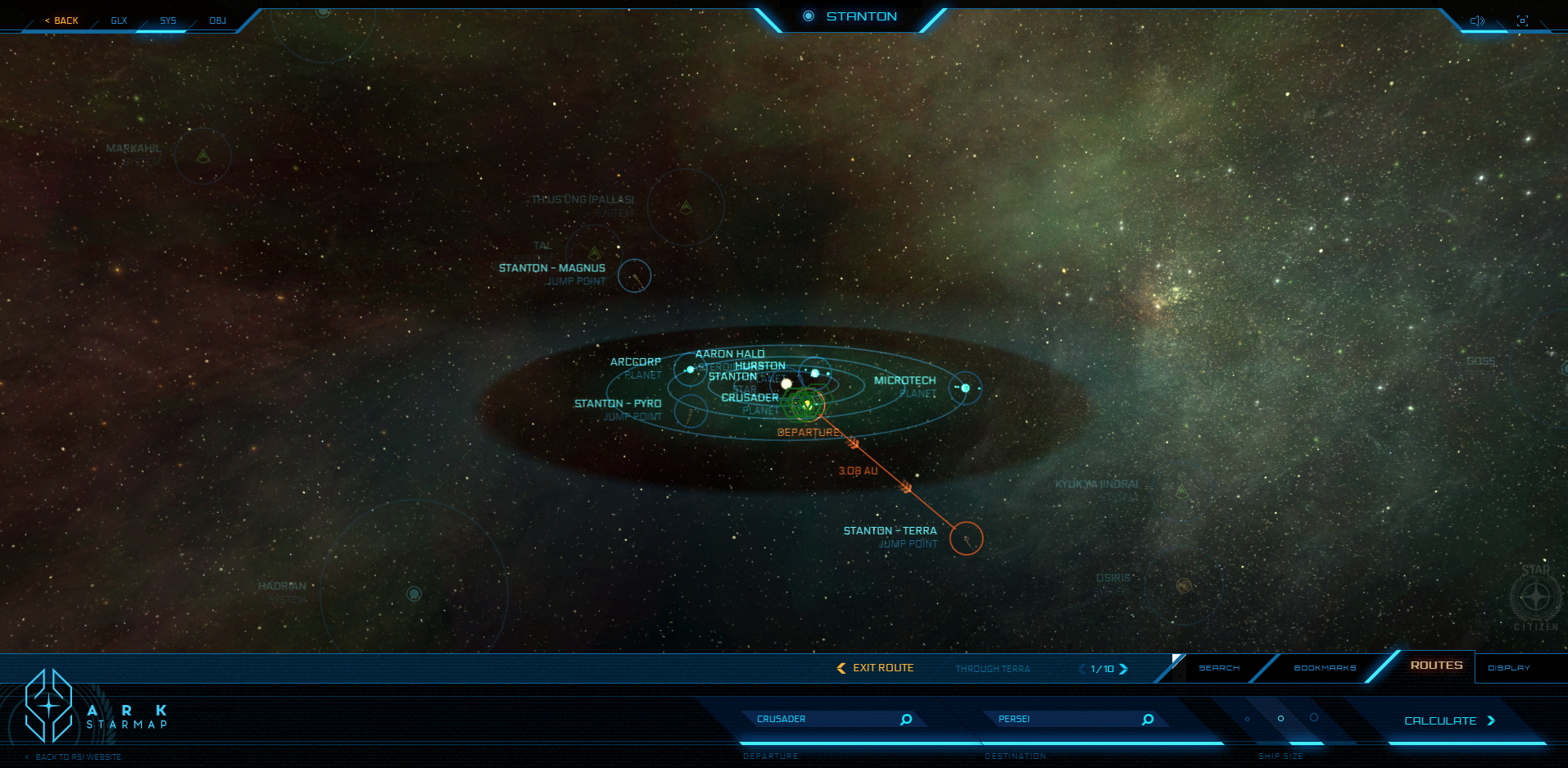Advance to the next route step
1568x768 pixels.
pyautogui.click(x=1124, y=669)
